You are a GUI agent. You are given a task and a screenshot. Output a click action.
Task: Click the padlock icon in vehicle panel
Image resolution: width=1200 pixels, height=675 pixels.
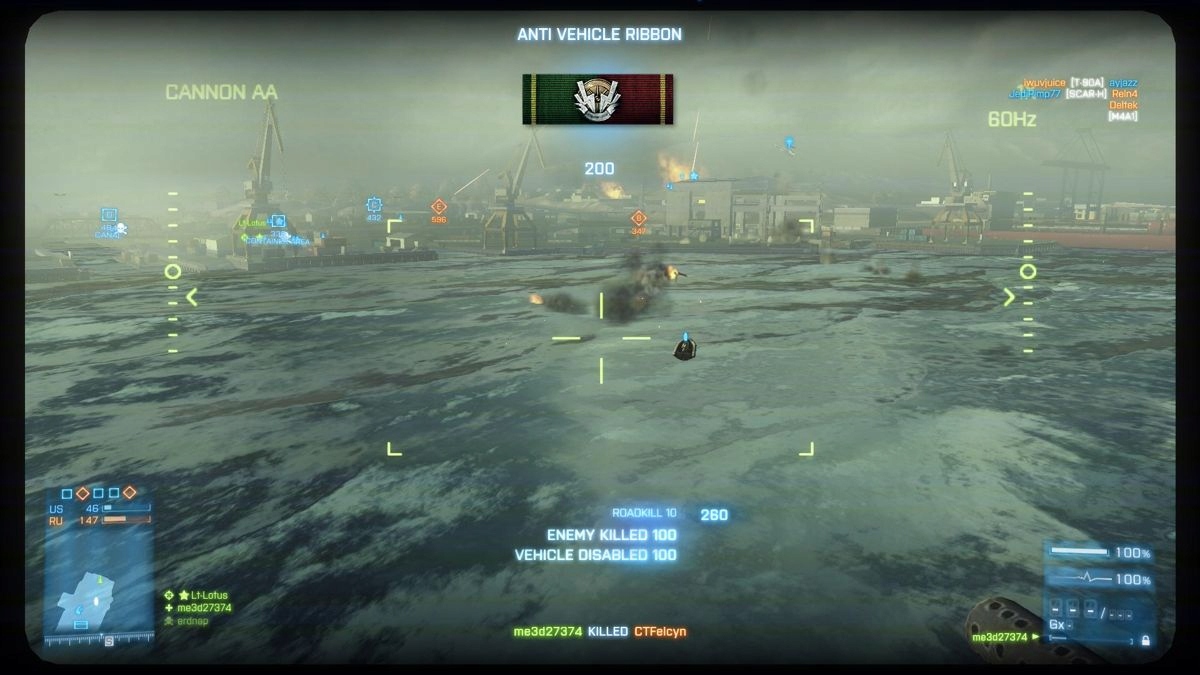(x=1144, y=640)
